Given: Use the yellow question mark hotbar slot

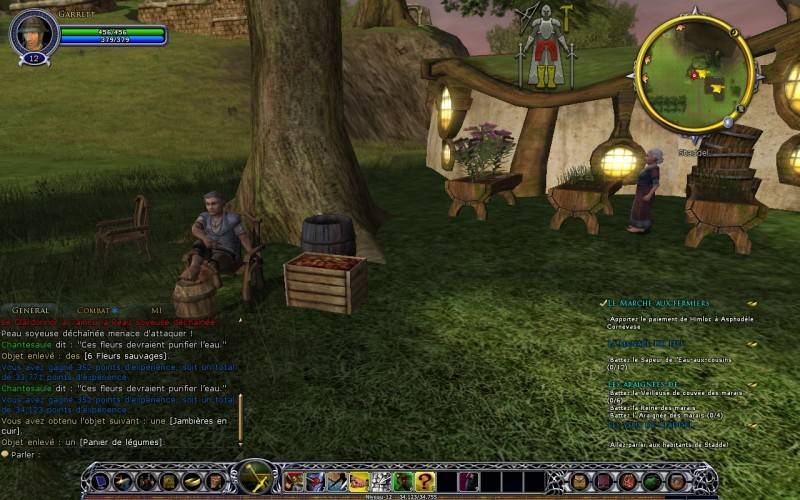Looking at the screenshot, I should (x=426, y=482).
